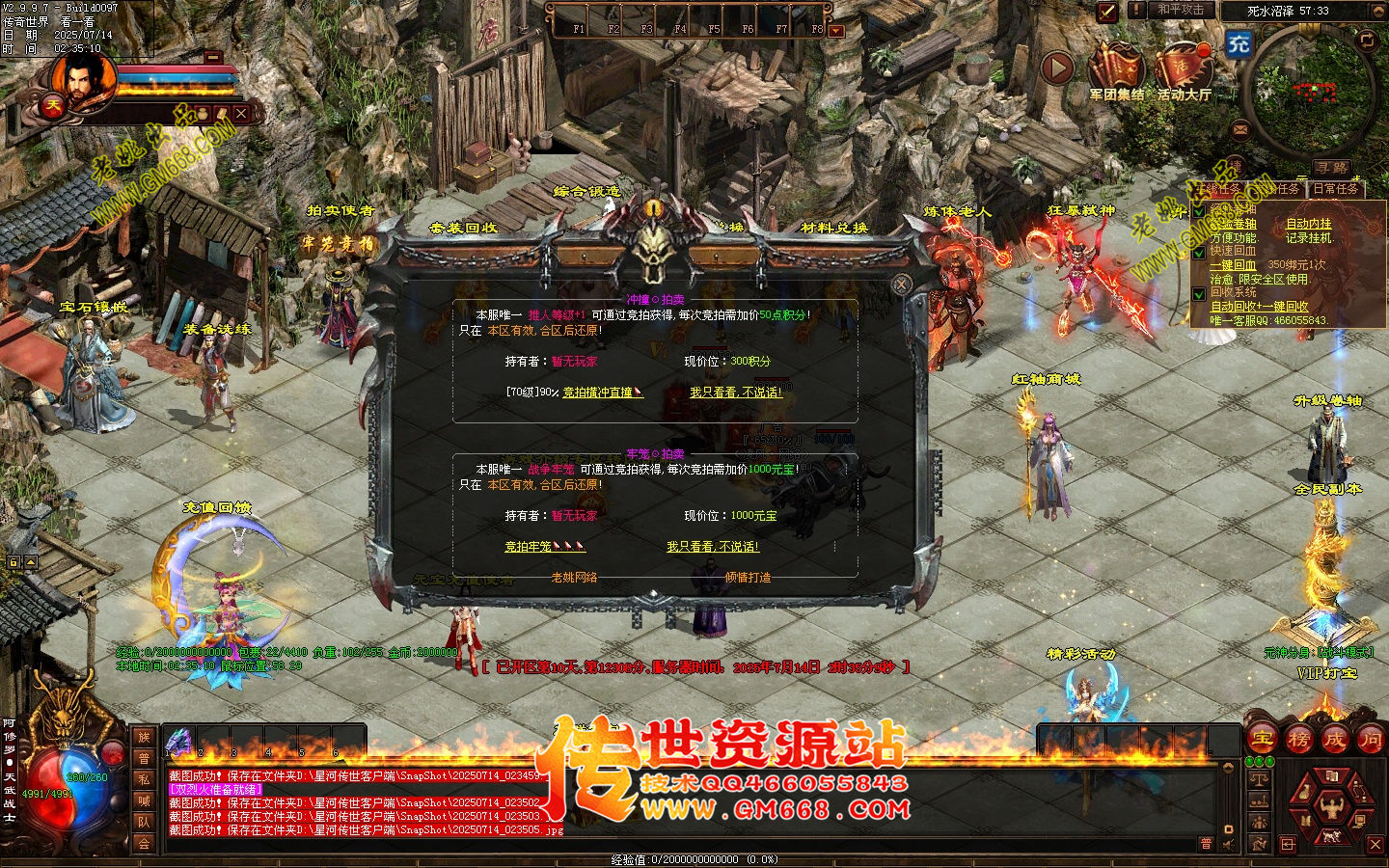Switch to the 日常任务 daily quests tab
This screenshot has width=1389, height=868.
tap(1335, 189)
